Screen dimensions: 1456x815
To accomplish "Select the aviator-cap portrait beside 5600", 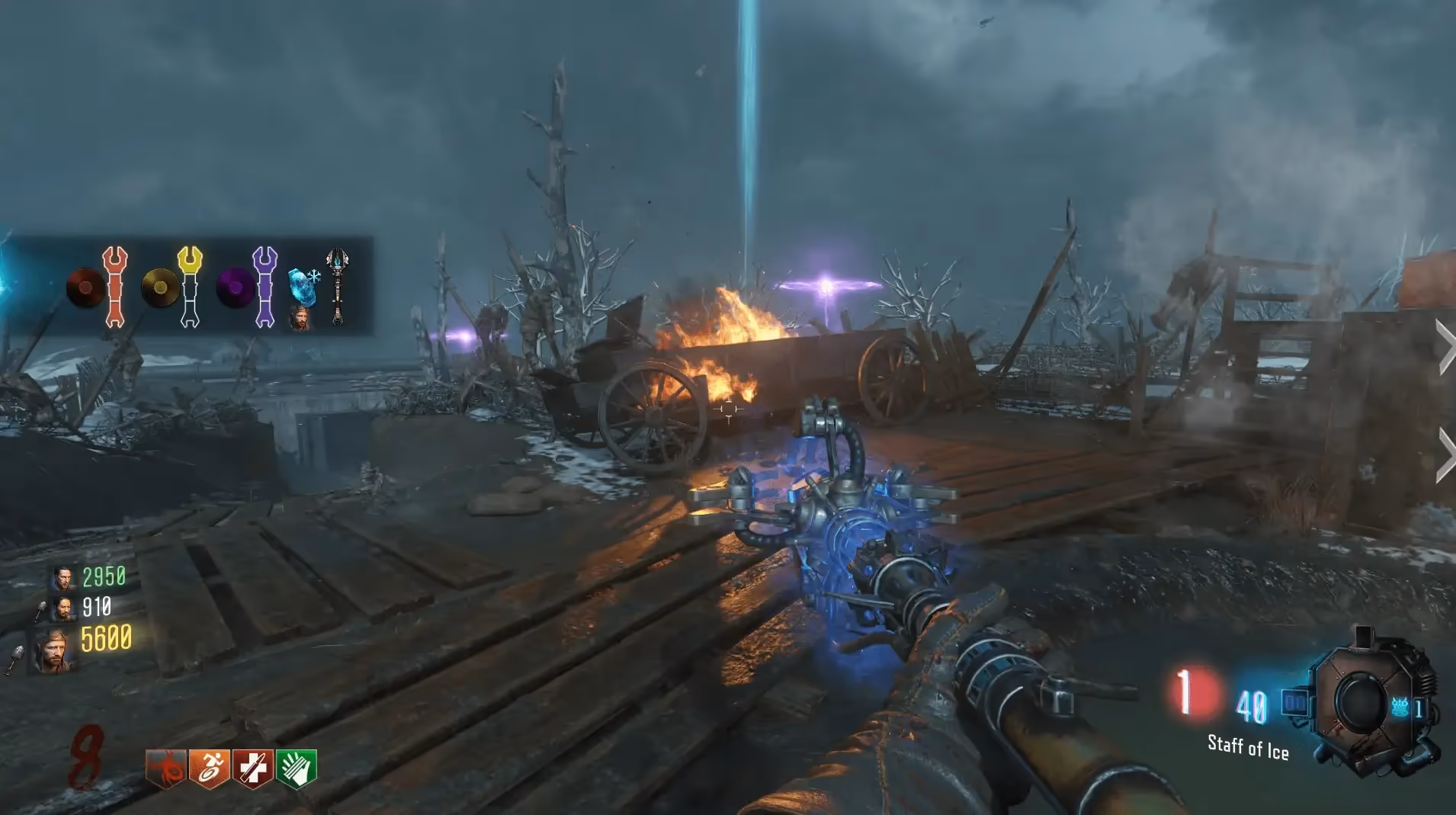I will [x=55, y=650].
